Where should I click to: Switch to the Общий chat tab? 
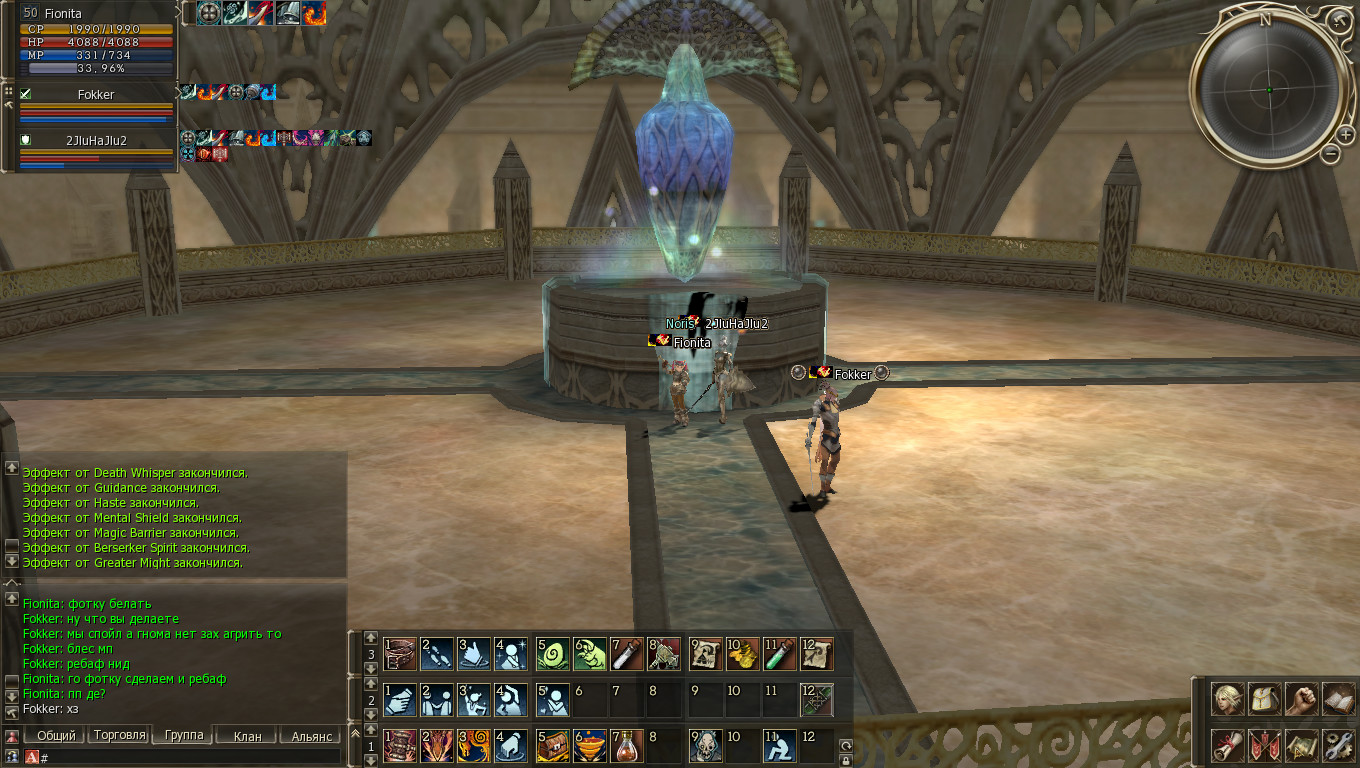[56, 736]
